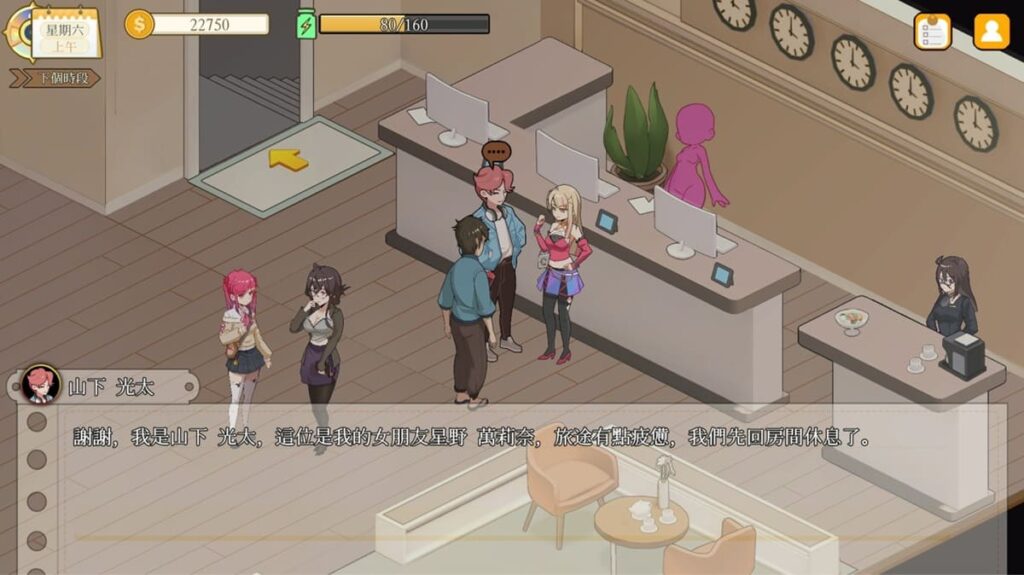Open the character profile icon
The image size is (1024, 575).
(991, 31)
